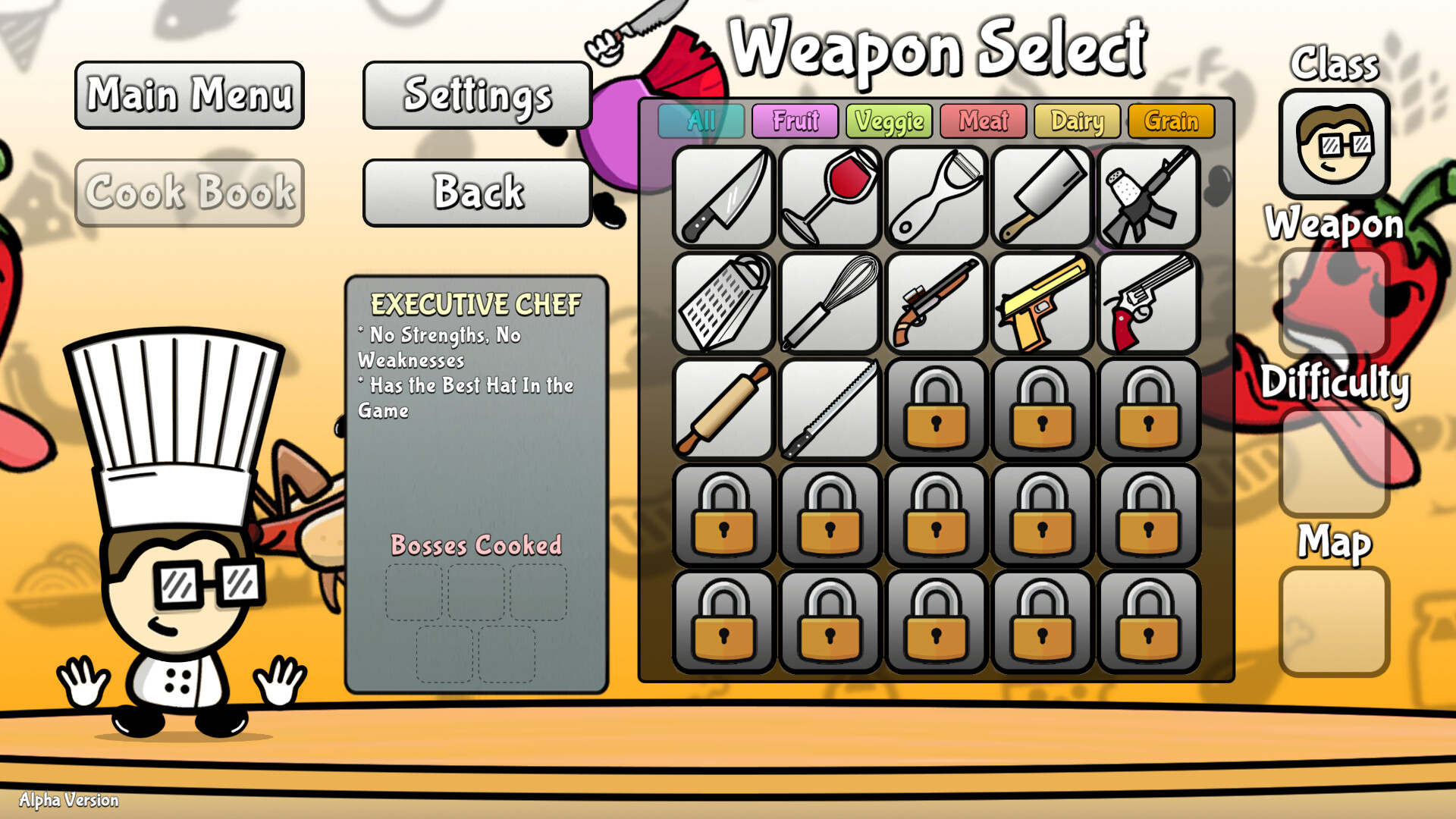Switch to the Fruit filter tab
Image resolution: width=1456 pixels, height=819 pixels.
[795, 121]
